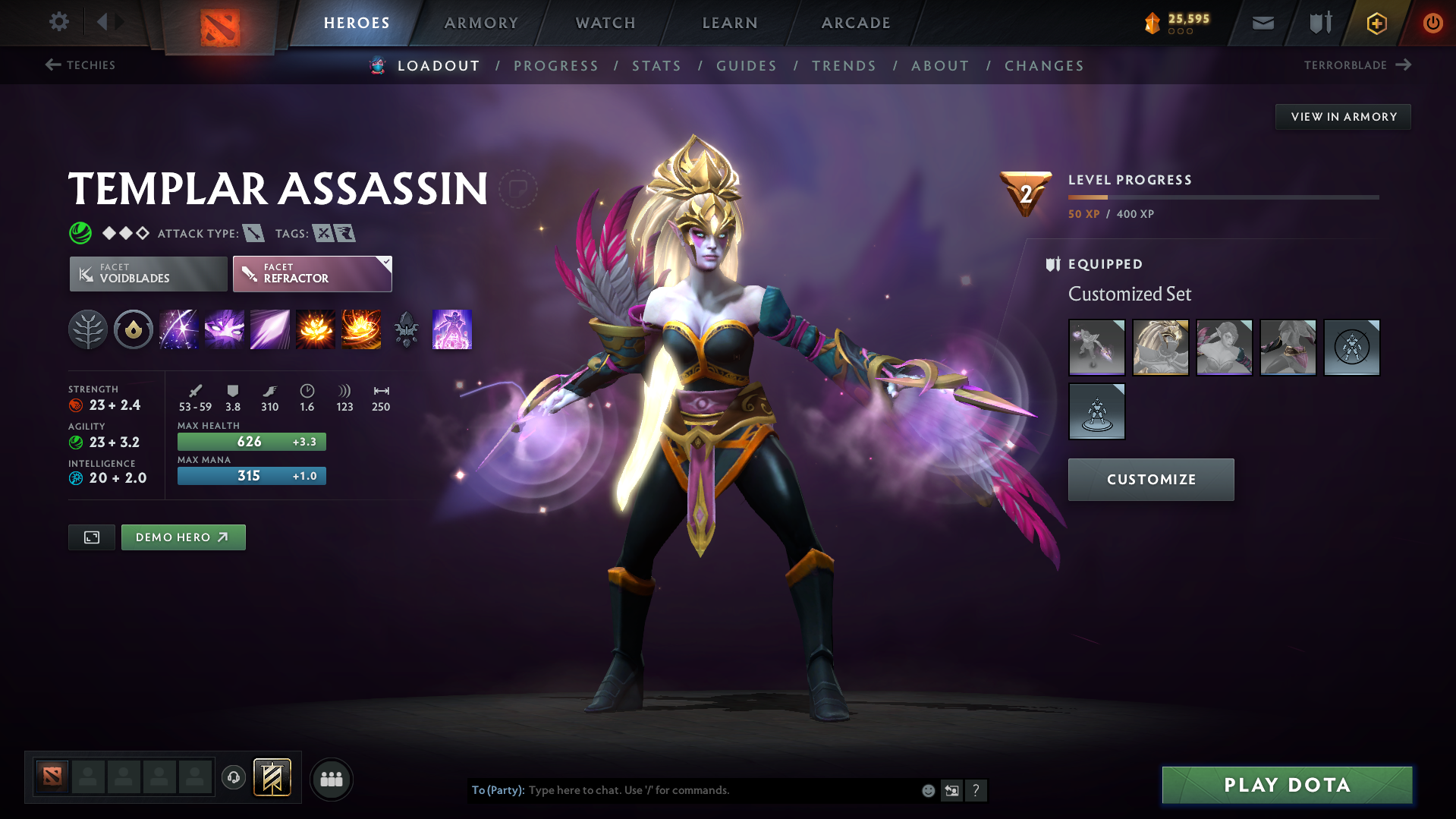Open the Psi Blades ability details
The width and height of the screenshot is (1456, 819).
pos(270,329)
